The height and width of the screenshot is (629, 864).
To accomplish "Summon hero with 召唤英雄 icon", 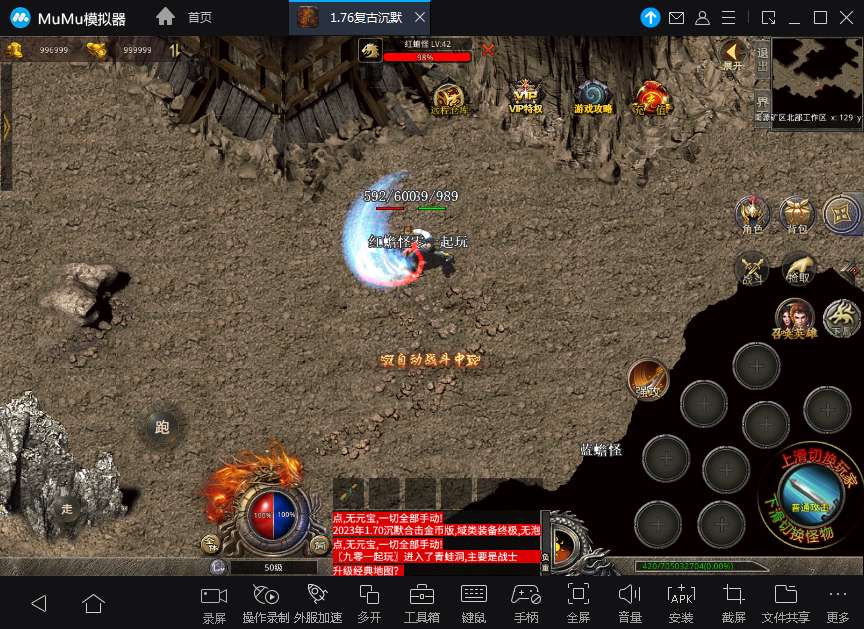I will point(795,317).
